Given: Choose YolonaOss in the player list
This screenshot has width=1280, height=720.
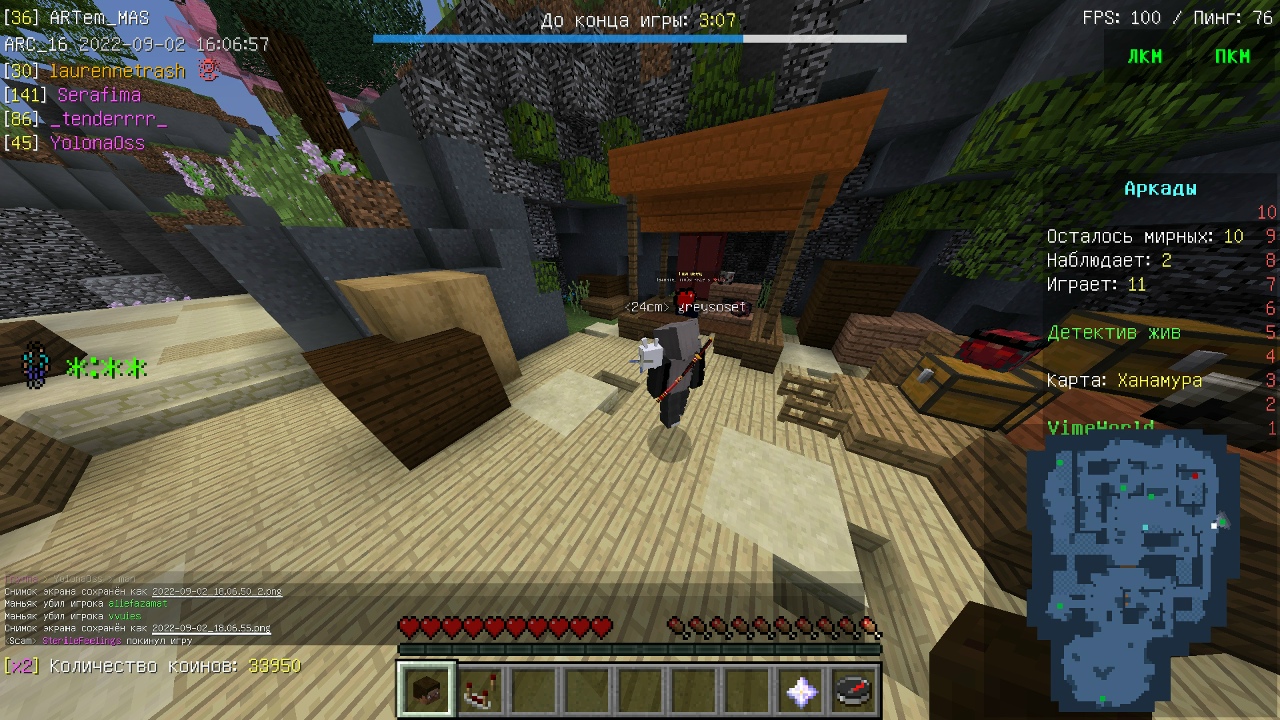Looking at the screenshot, I should [97, 143].
